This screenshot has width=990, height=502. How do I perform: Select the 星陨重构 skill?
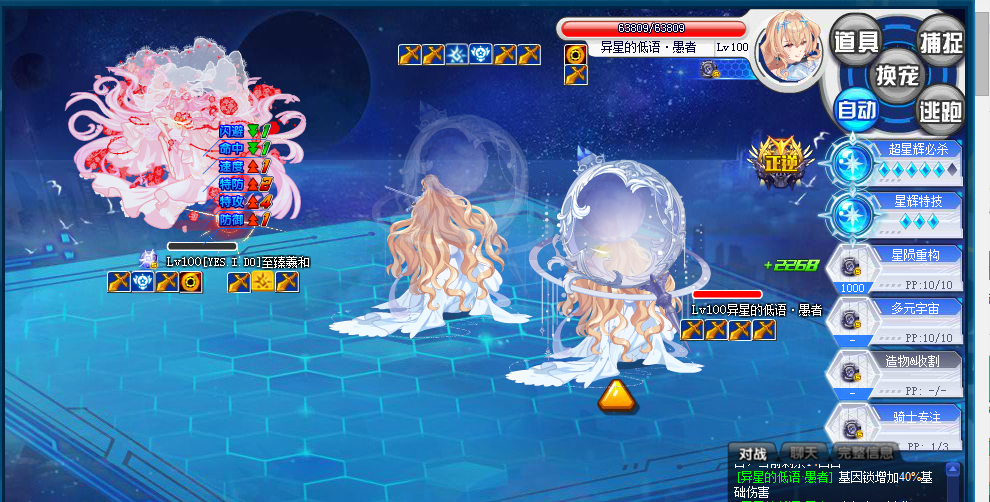908,265
